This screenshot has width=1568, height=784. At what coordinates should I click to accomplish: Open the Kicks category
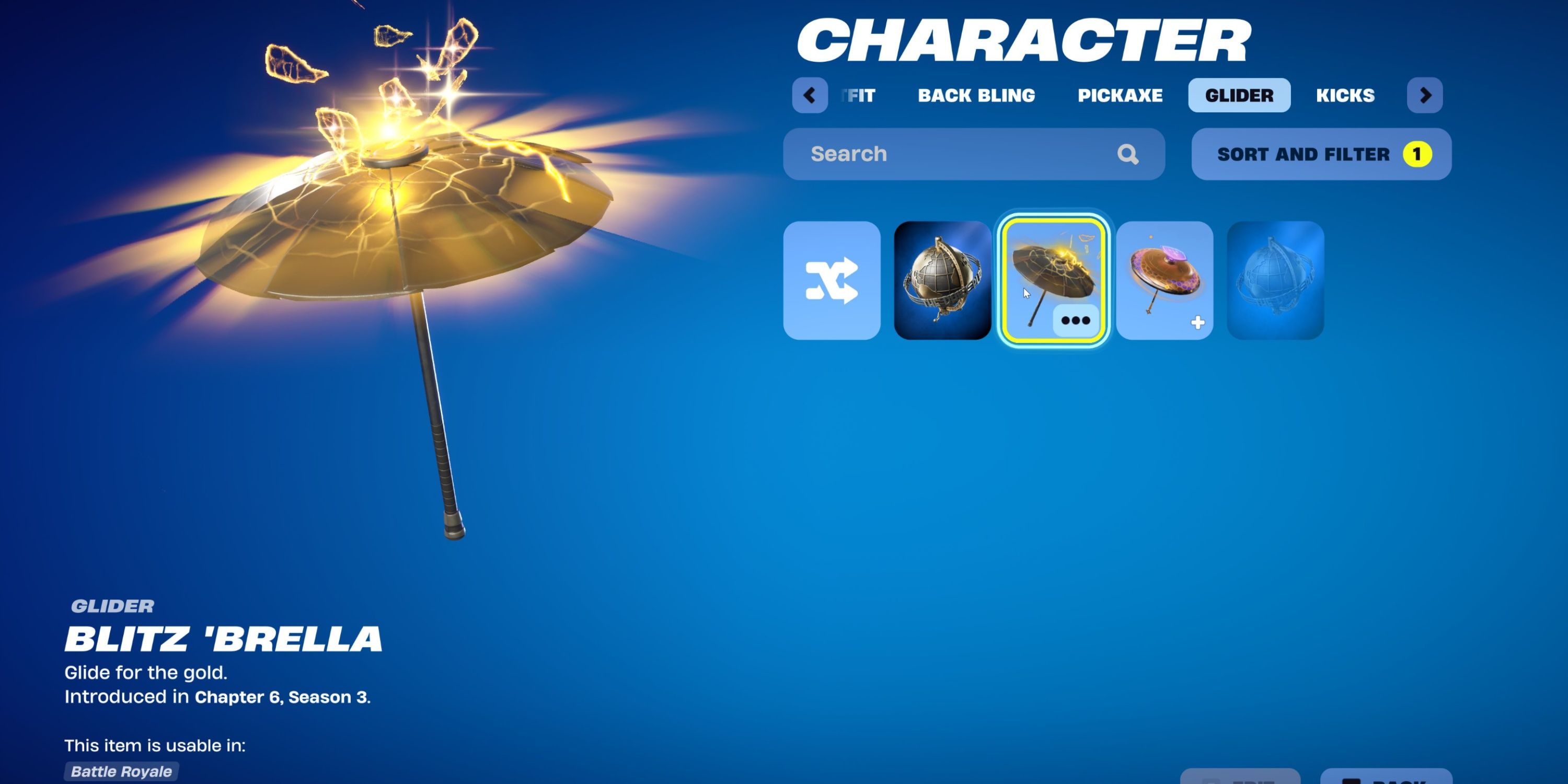[1345, 95]
